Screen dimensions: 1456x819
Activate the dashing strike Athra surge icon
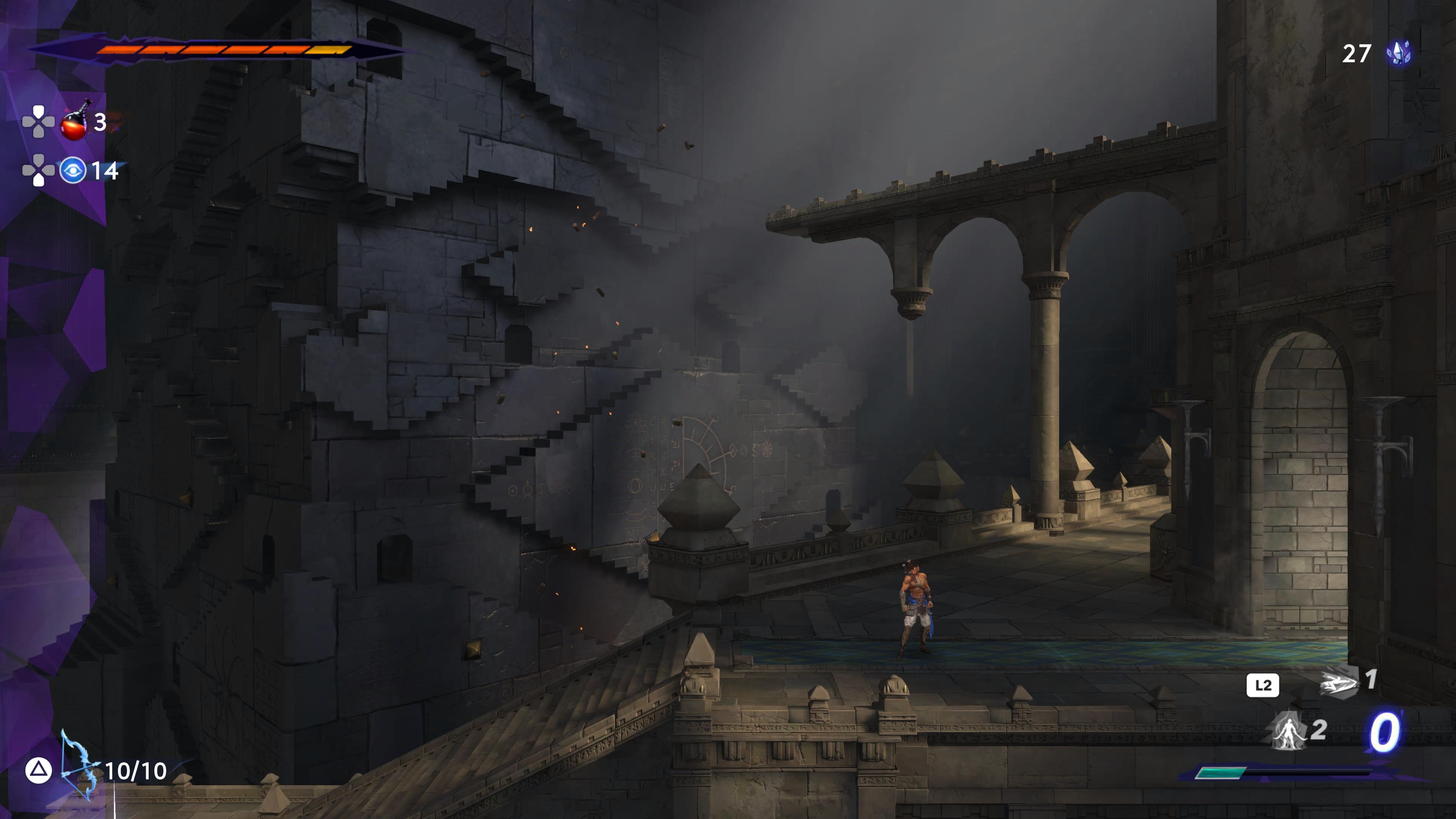(x=1338, y=683)
